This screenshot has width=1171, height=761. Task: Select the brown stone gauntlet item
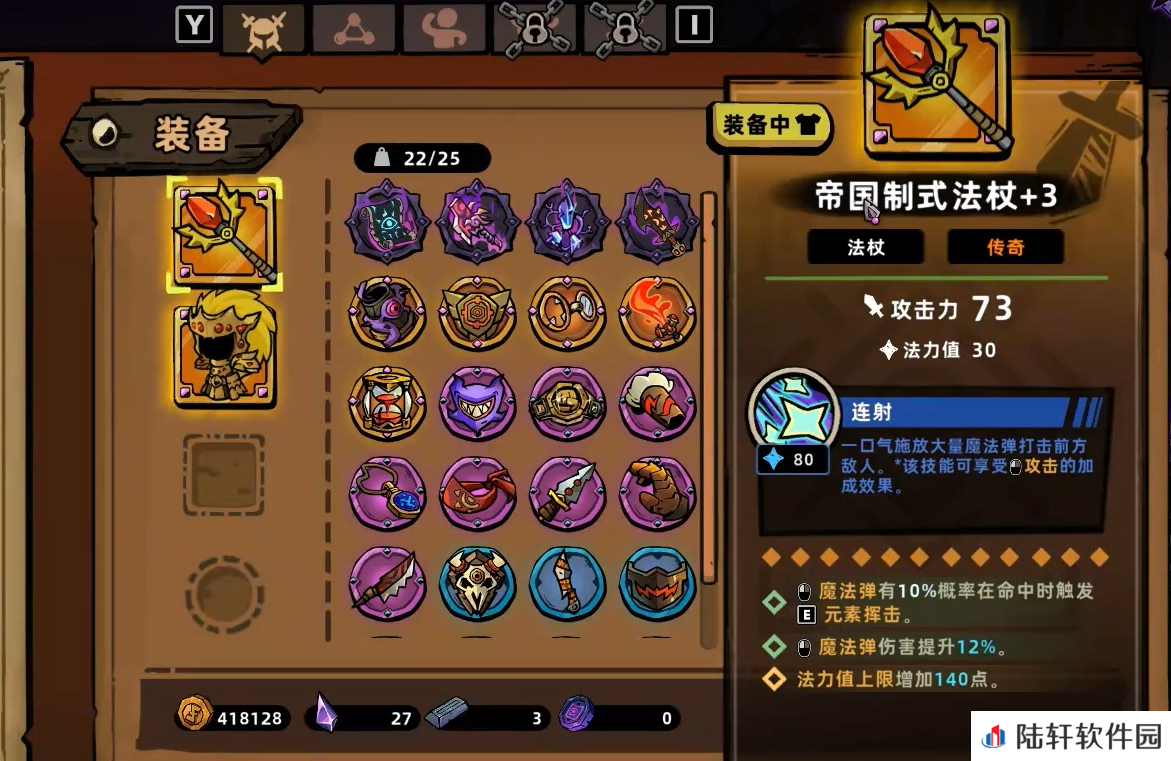pos(657,492)
